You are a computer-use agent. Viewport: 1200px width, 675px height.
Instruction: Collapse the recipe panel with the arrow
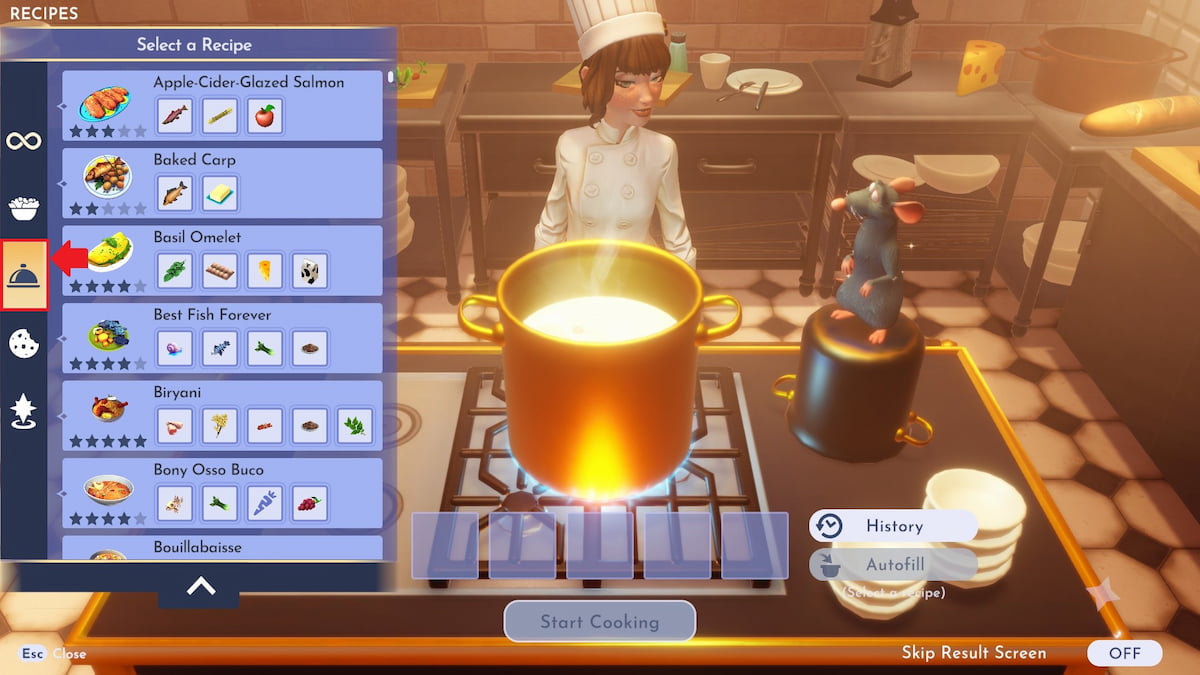[200, 587]
